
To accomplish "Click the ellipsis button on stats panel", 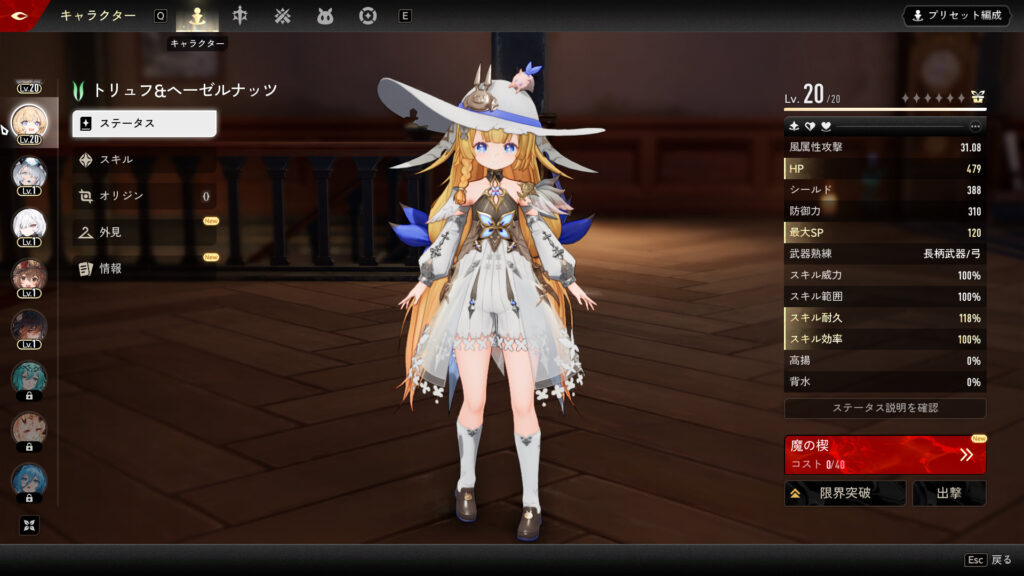I will click(x=975, y=126).
